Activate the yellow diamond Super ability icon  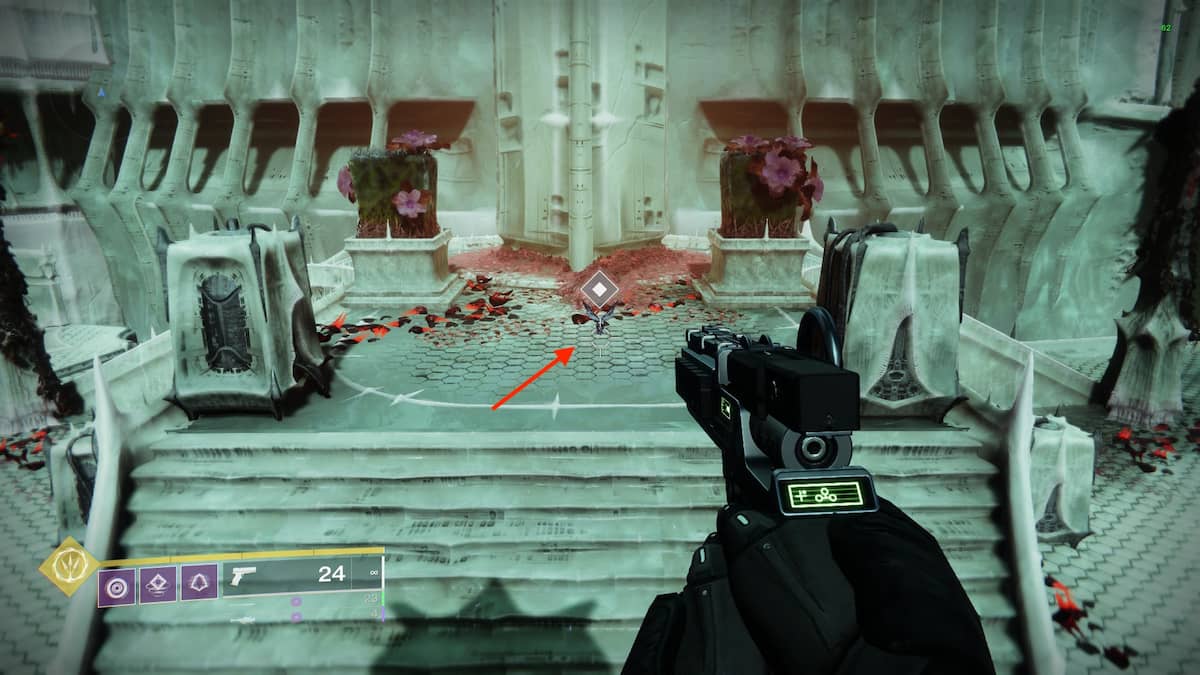point(67,566)
